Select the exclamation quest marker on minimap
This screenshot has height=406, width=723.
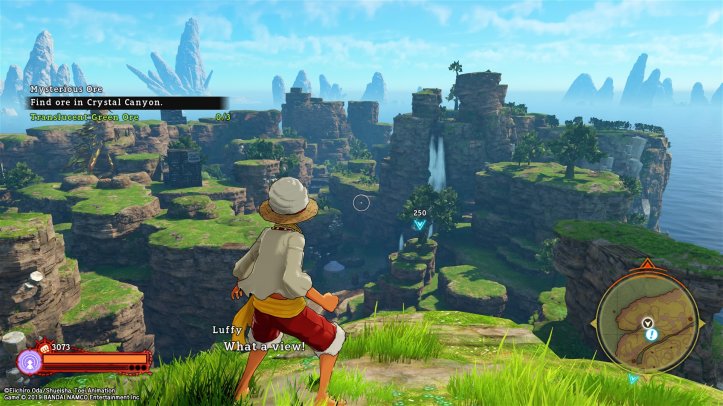(x=651, y=336)
